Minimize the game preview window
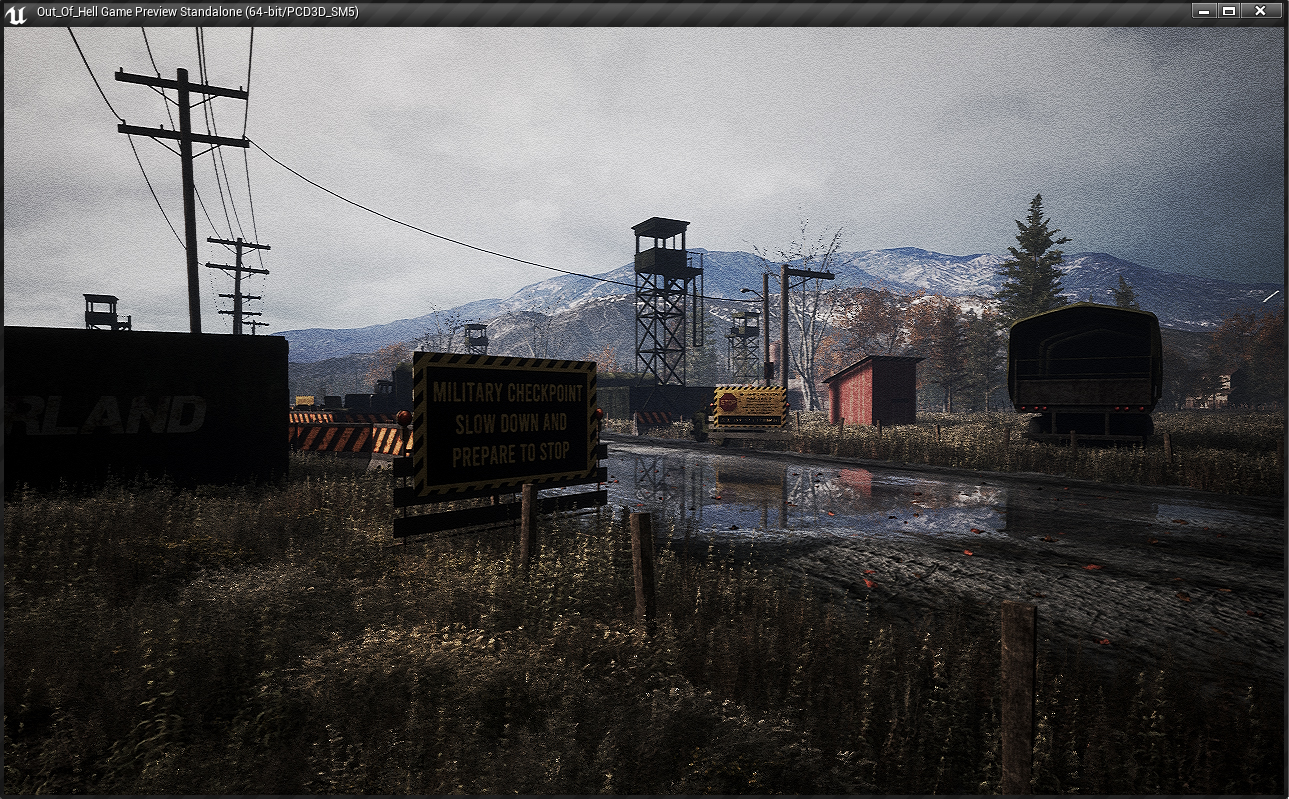 point(1204,11)
